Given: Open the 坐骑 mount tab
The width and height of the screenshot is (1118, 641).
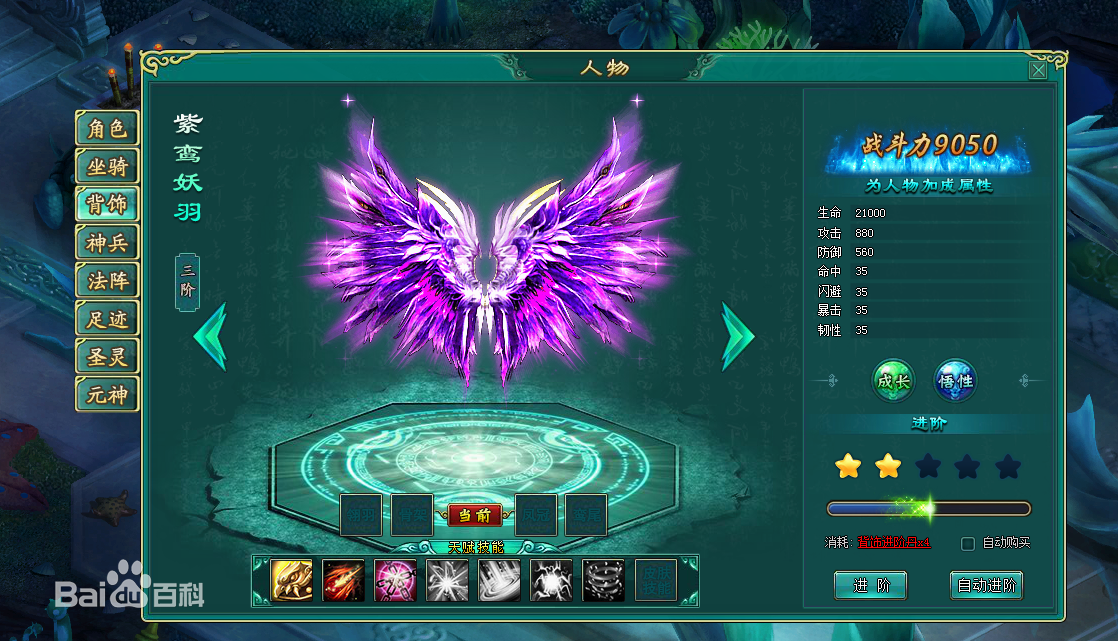Looking at the screenshot, I should [106, 167].
